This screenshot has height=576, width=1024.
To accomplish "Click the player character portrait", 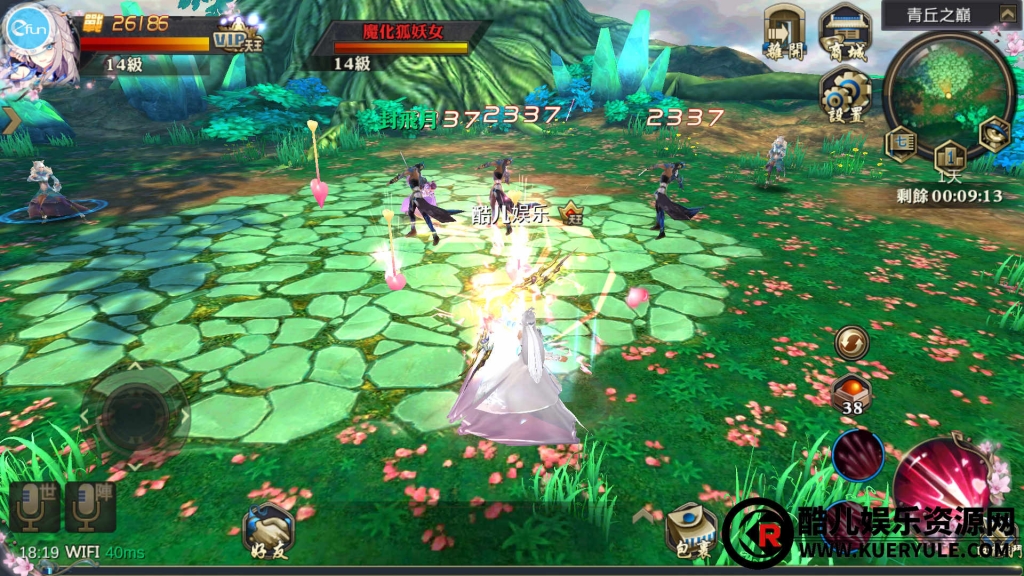I will 40,42.
